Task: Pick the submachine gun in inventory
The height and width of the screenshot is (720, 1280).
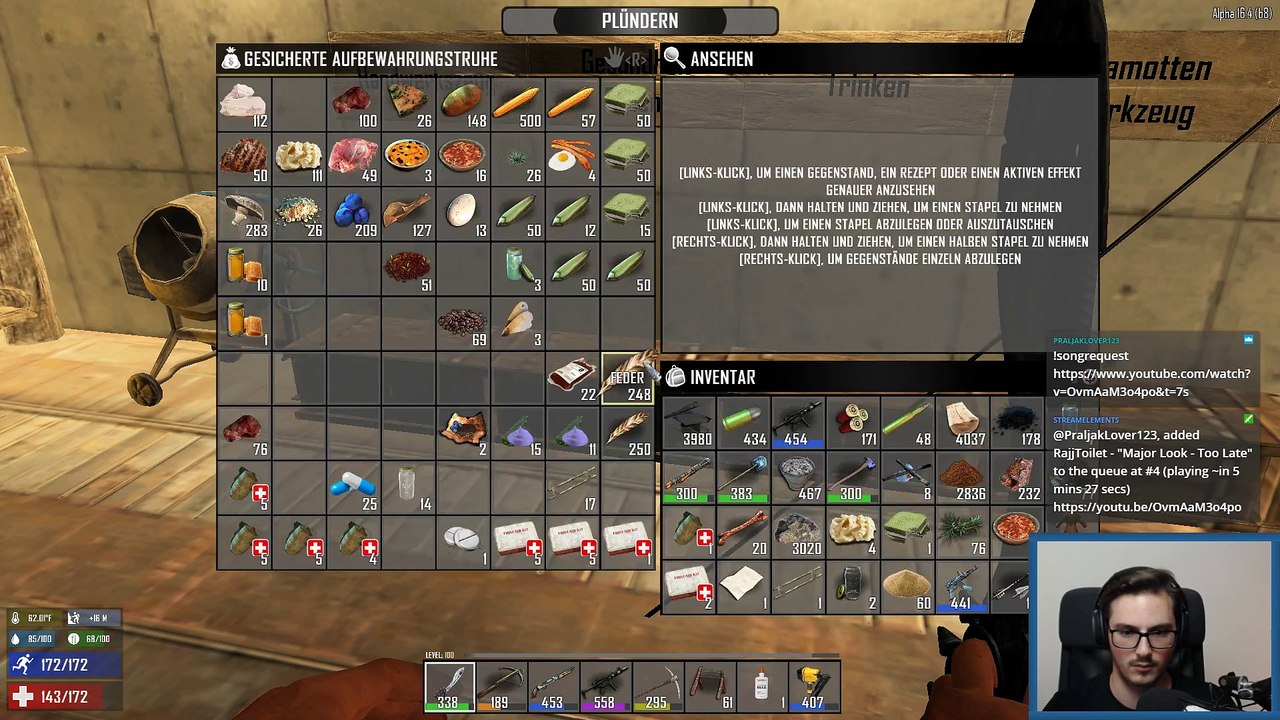Action: pyautogui.click(x=798, y=422)
